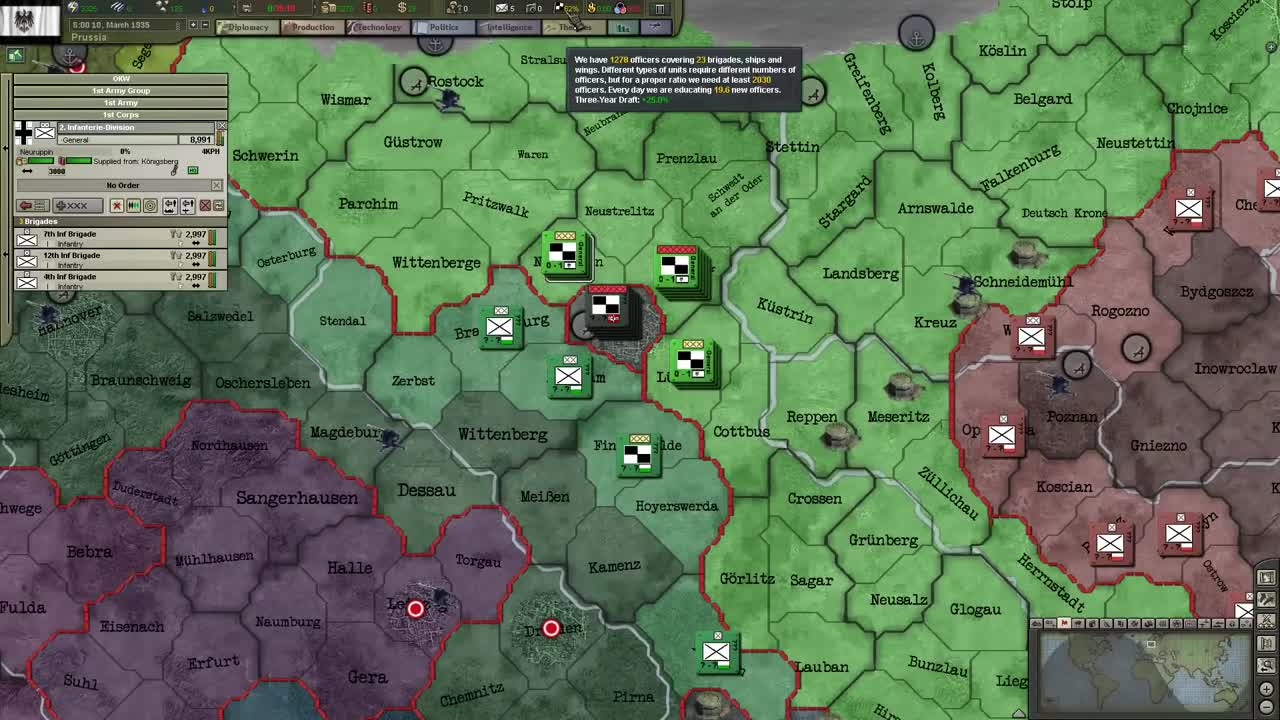This screenshot has width=1280, height=720.
Task: Select 1st Corps in the command breadcrumb
Action: (x=120, y=114)
